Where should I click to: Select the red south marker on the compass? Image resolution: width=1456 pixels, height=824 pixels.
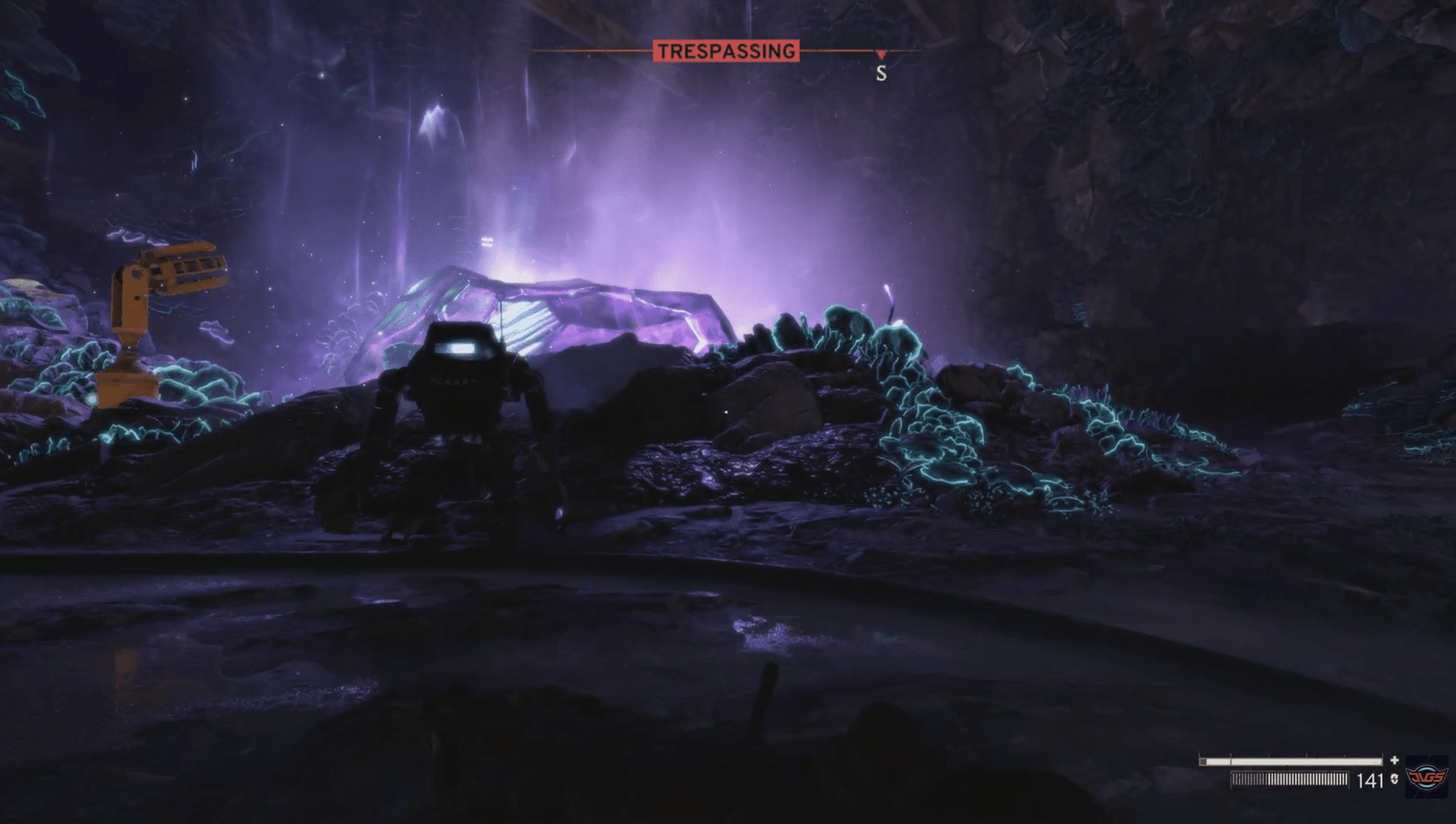click(881, 55)
